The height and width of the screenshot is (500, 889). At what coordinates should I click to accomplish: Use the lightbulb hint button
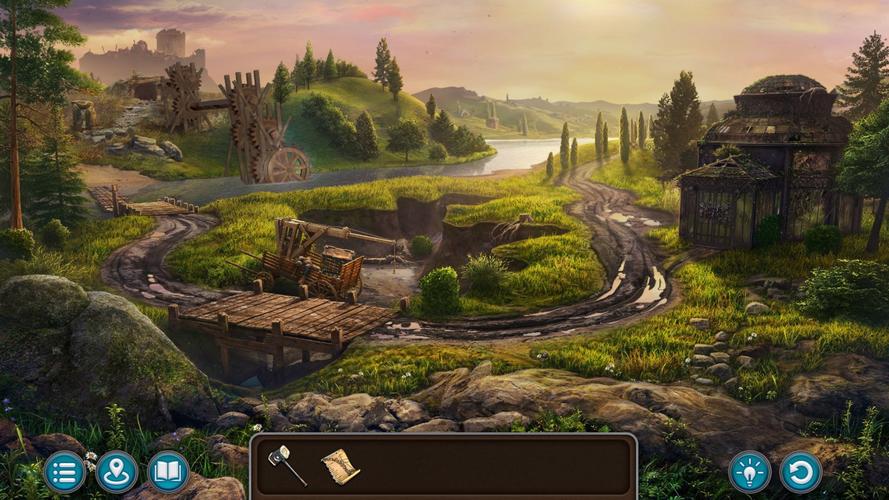[749, 472]
